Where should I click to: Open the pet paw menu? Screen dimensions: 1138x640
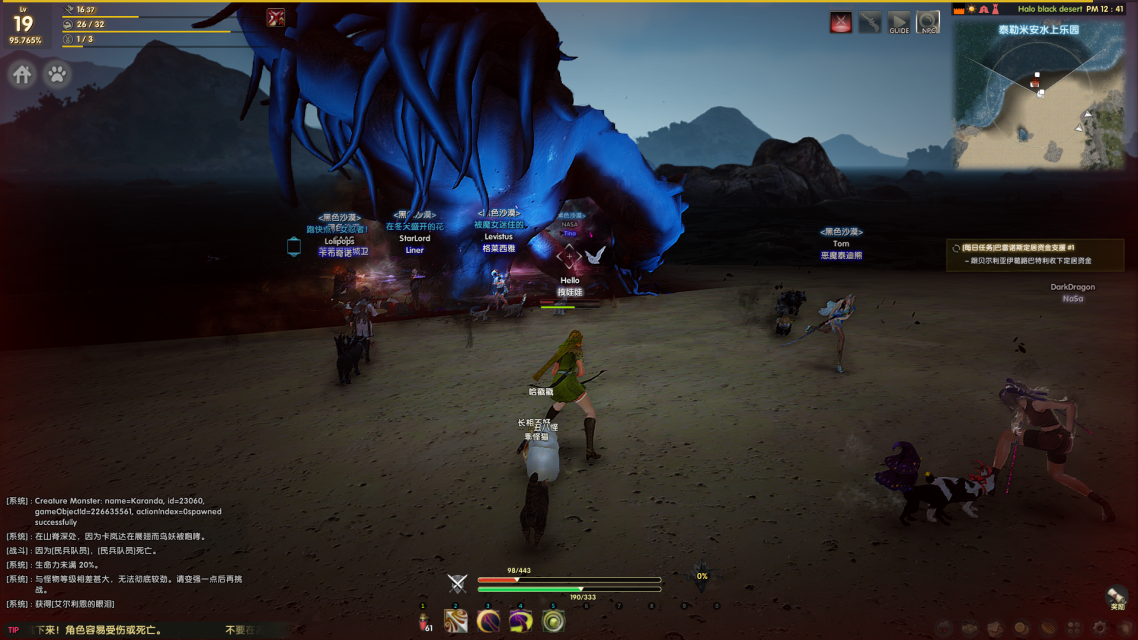click(57, 75)
